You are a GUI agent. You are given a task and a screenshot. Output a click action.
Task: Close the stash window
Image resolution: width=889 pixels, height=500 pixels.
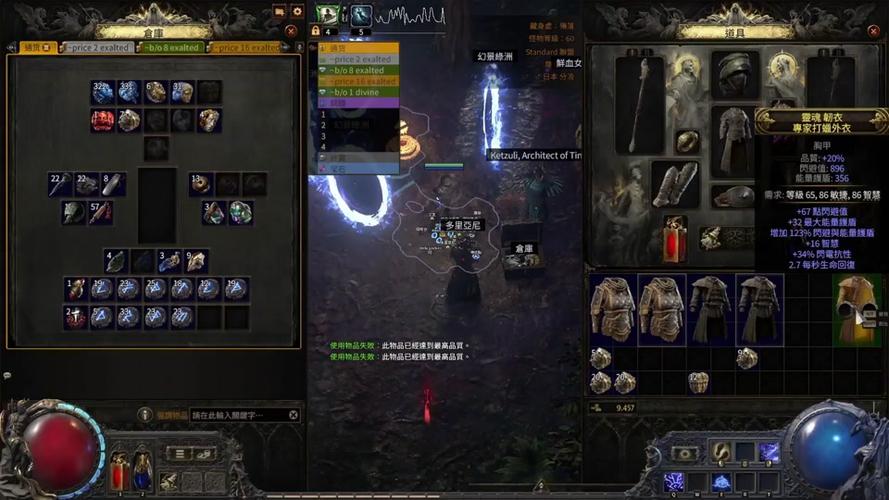(x=291, y=31)
